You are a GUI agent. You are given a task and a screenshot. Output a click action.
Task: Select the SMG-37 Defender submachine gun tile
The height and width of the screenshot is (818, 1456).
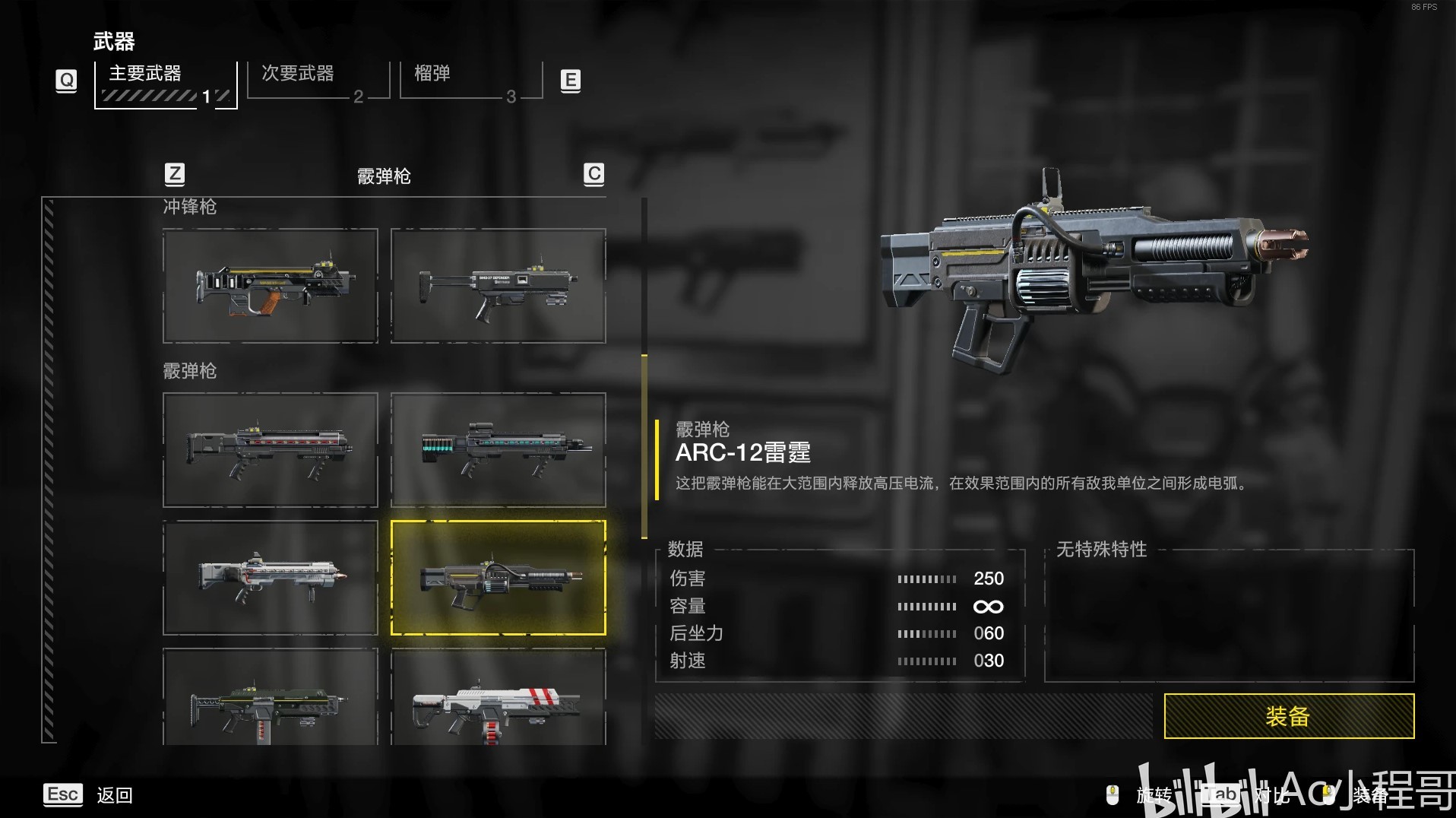(498, 286)
